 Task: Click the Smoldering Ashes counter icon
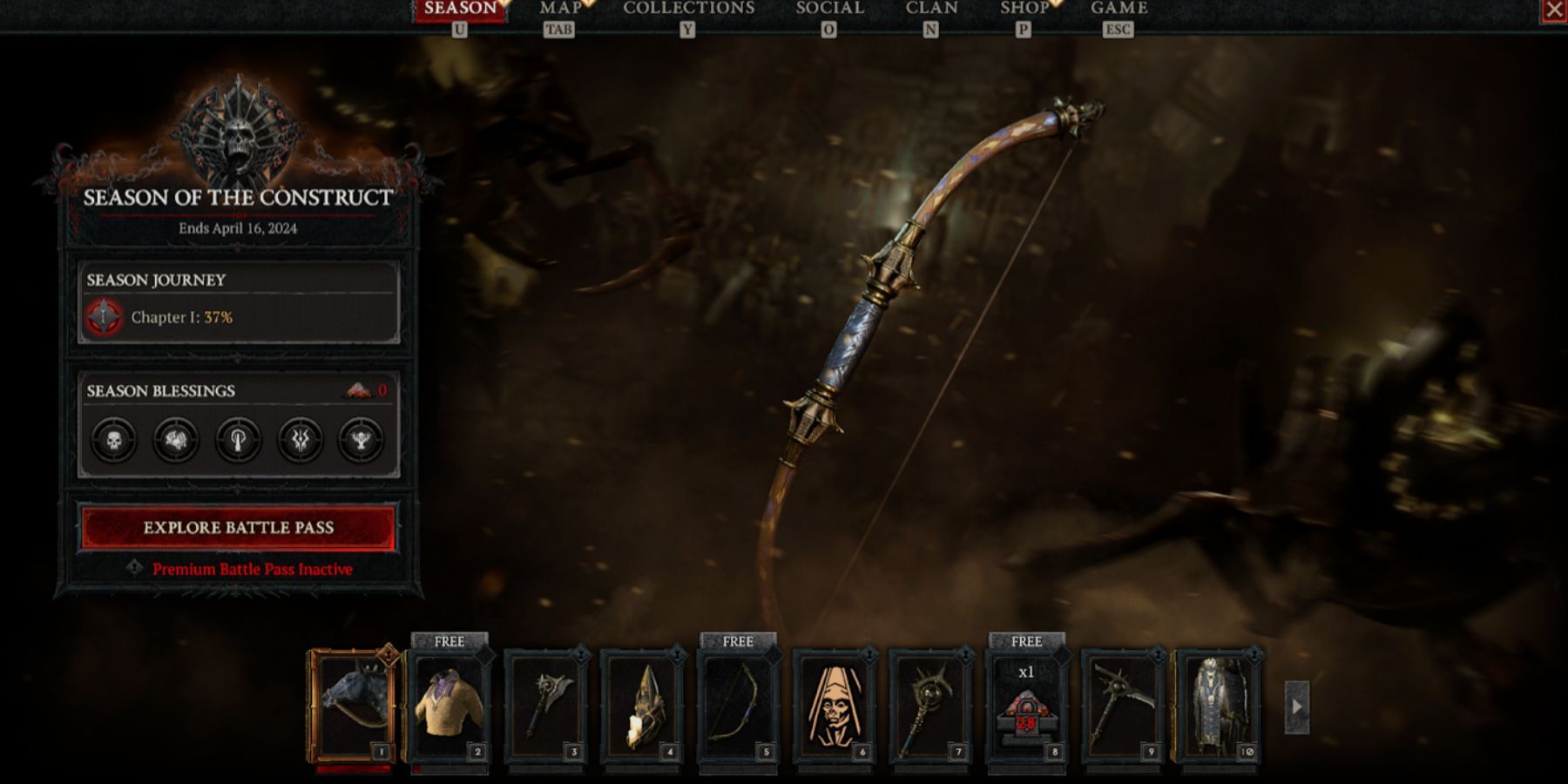(361, 392)
